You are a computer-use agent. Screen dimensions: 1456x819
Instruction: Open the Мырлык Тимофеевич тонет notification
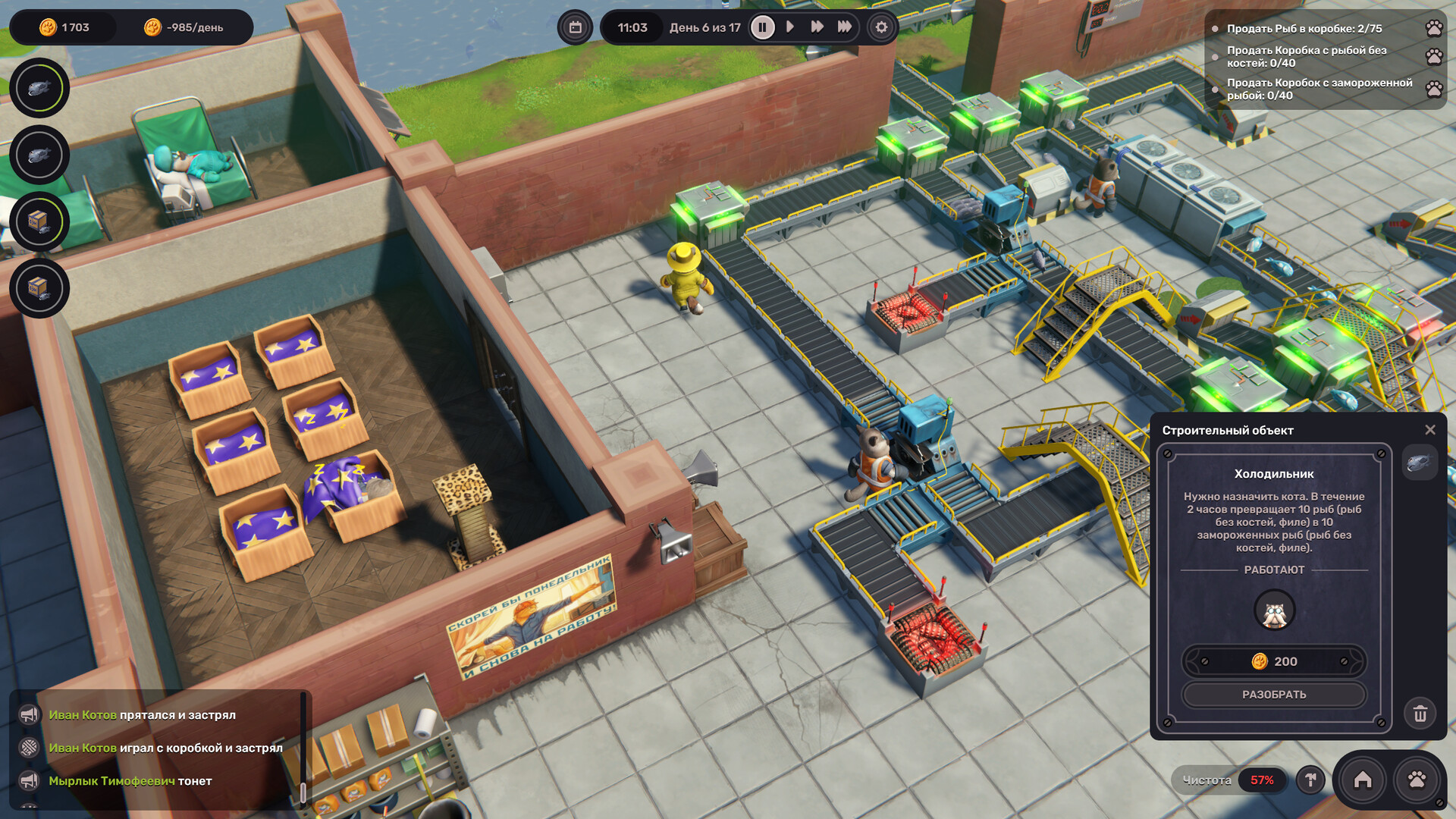[x=130, y=781]
